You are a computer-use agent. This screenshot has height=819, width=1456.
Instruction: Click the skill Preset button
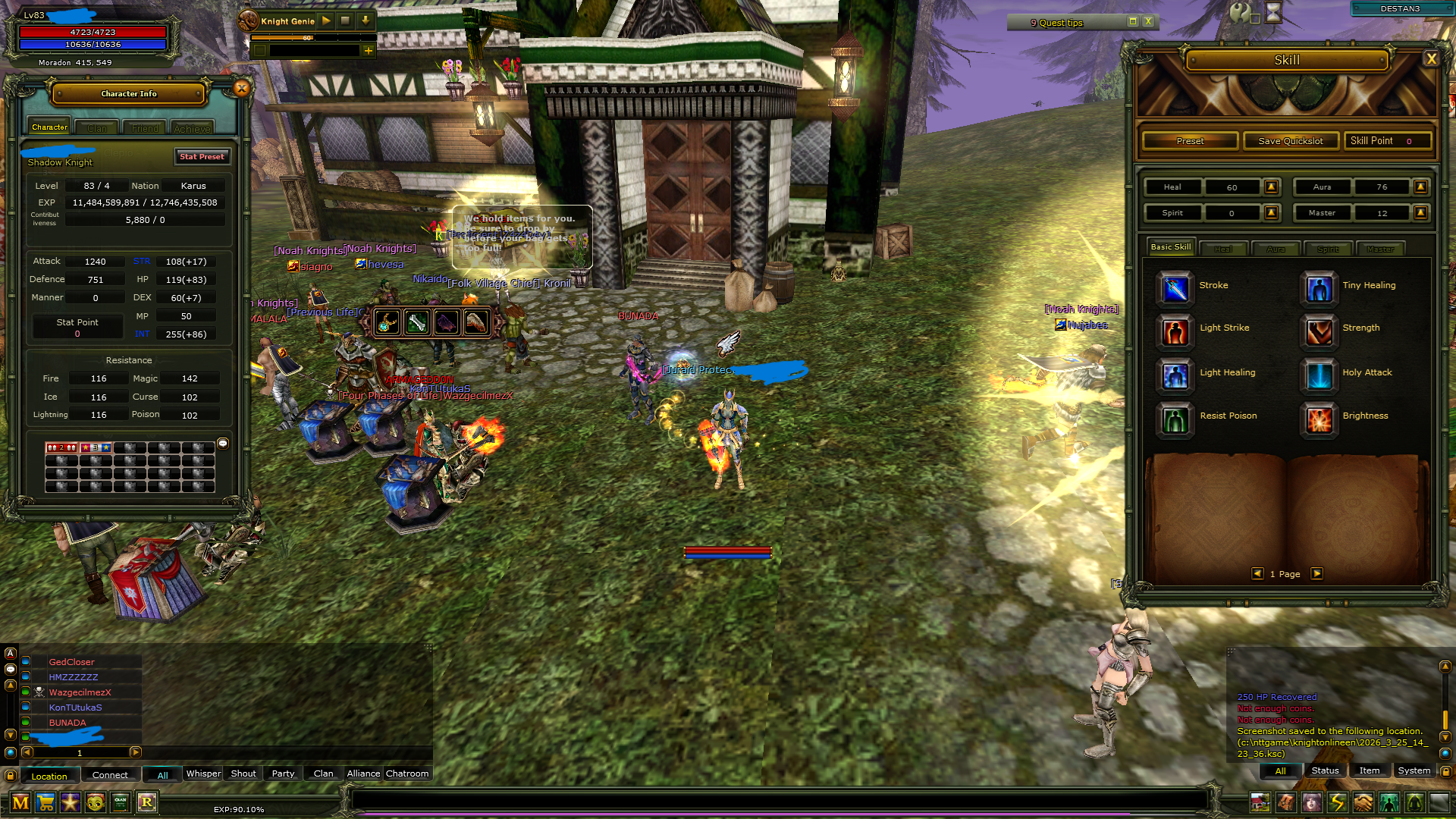[1190, 141]
